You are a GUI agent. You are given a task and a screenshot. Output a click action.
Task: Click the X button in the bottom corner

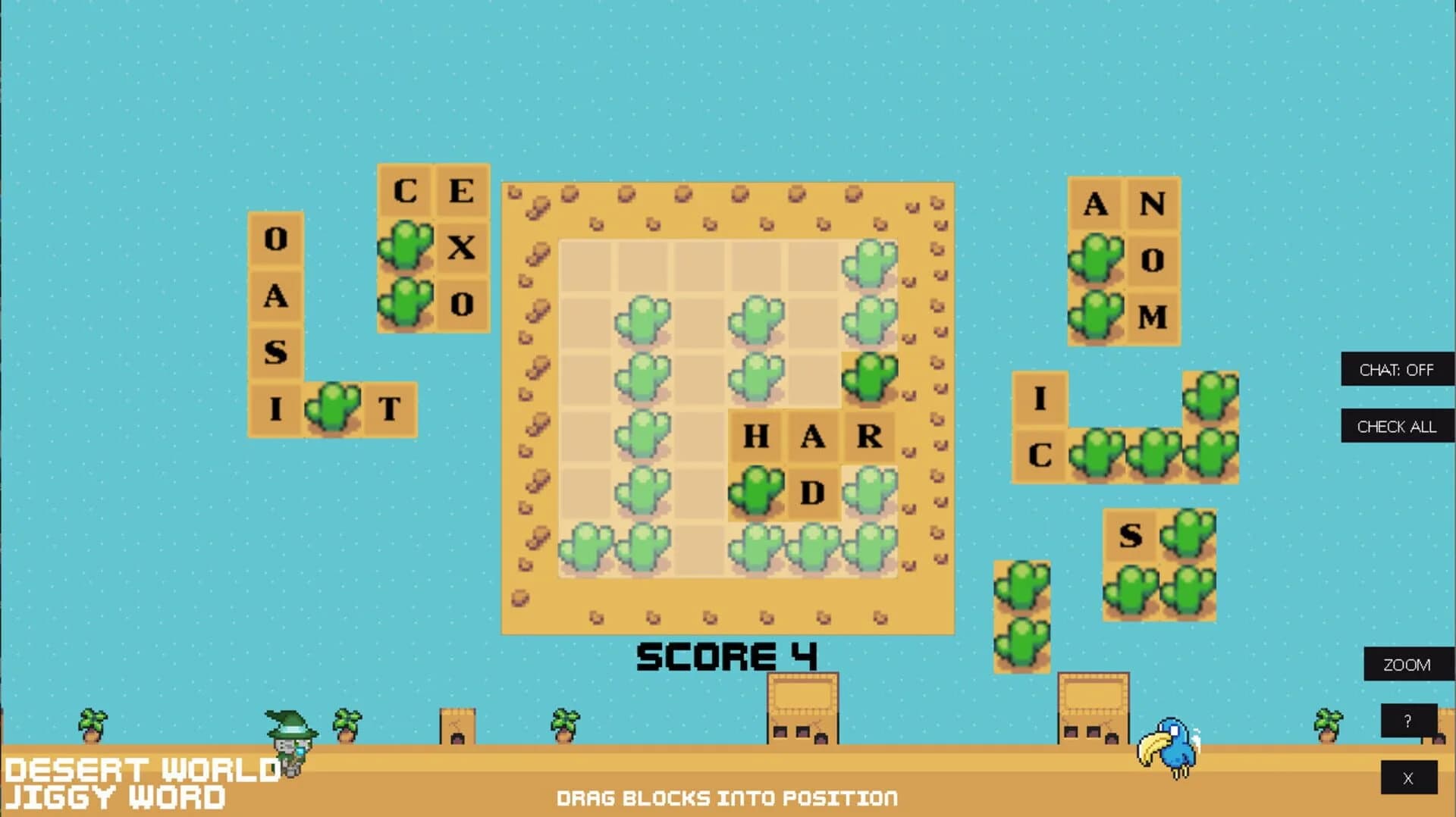tap(1407, 778)
